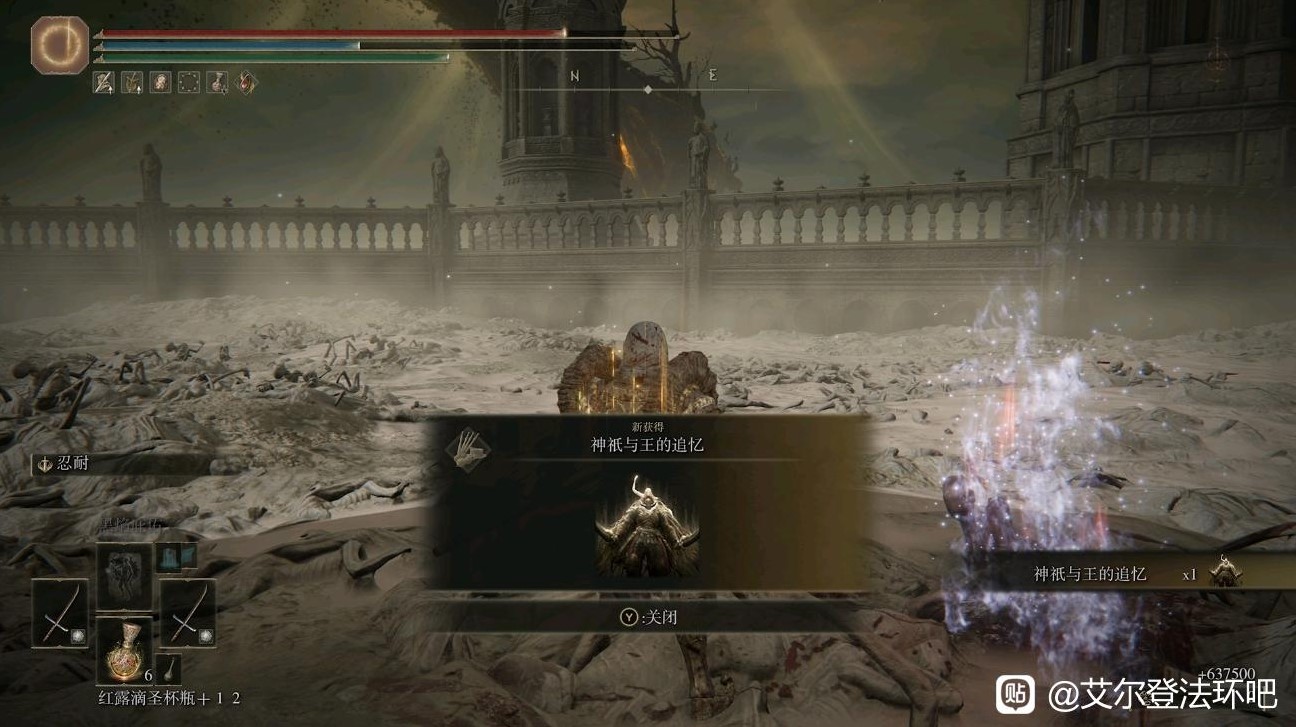Click the Elden Ring Great Rune emblem
The width and height of the screenshot is (1296, 727).
[60, 46]
